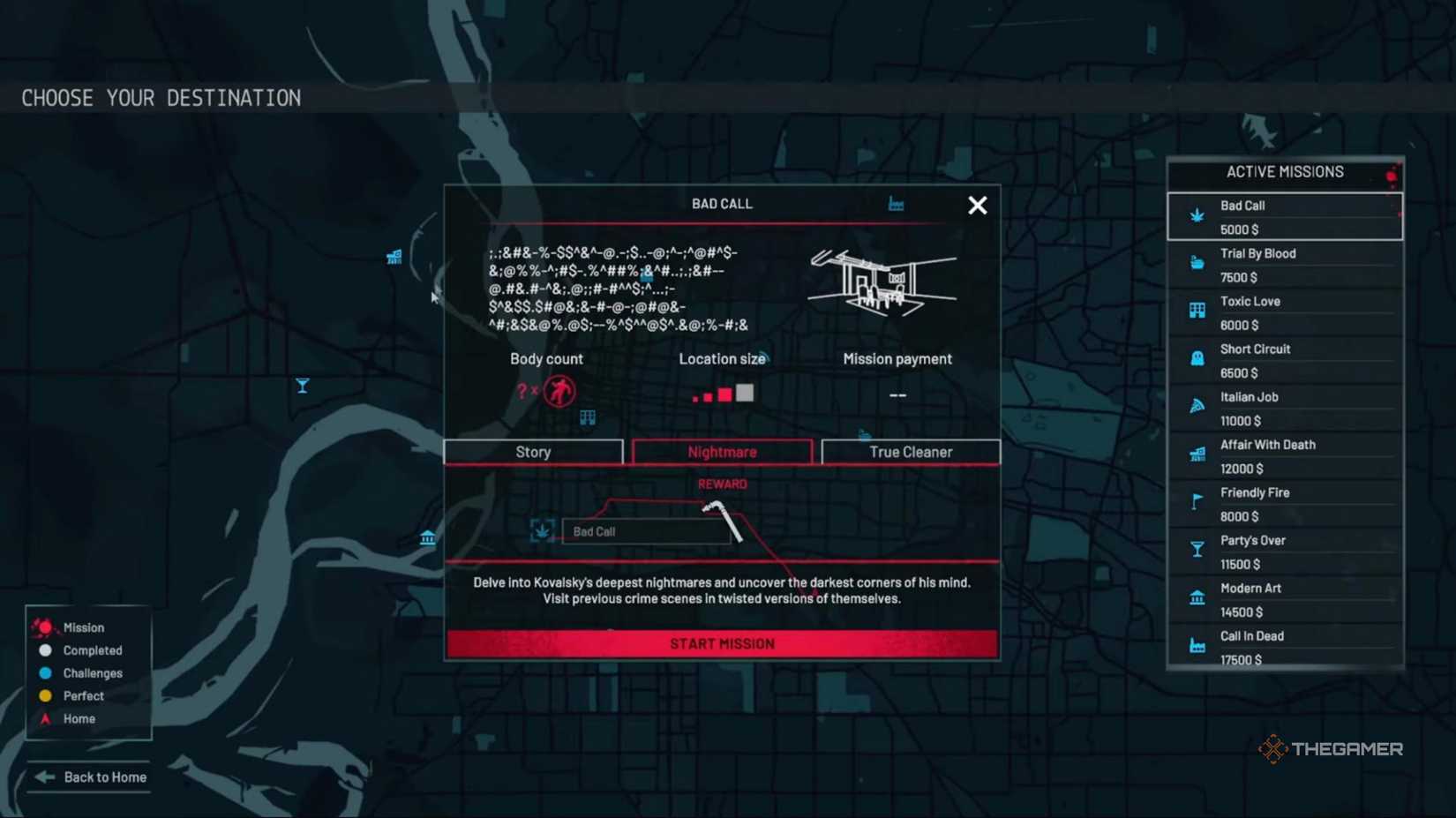The width and height of the screenshot is (1456, 818).
Task: Click the factory icon for Call In Dead
Action: (1197, 643)
